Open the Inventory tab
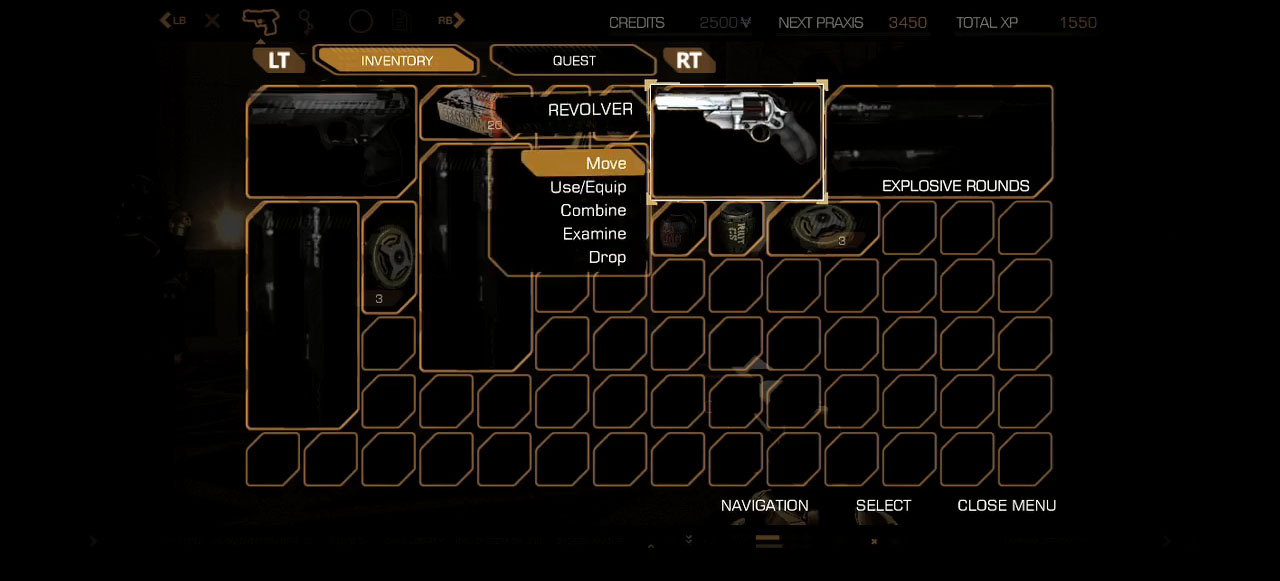The width and height of the screenshot is (1280, 581). (397, 61)
